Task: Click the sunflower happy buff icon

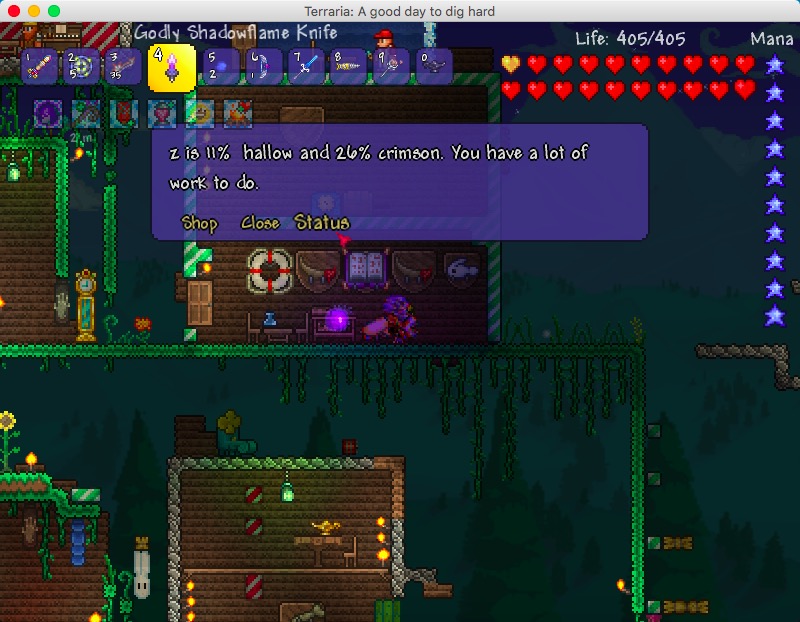Action: click(200, 113)
